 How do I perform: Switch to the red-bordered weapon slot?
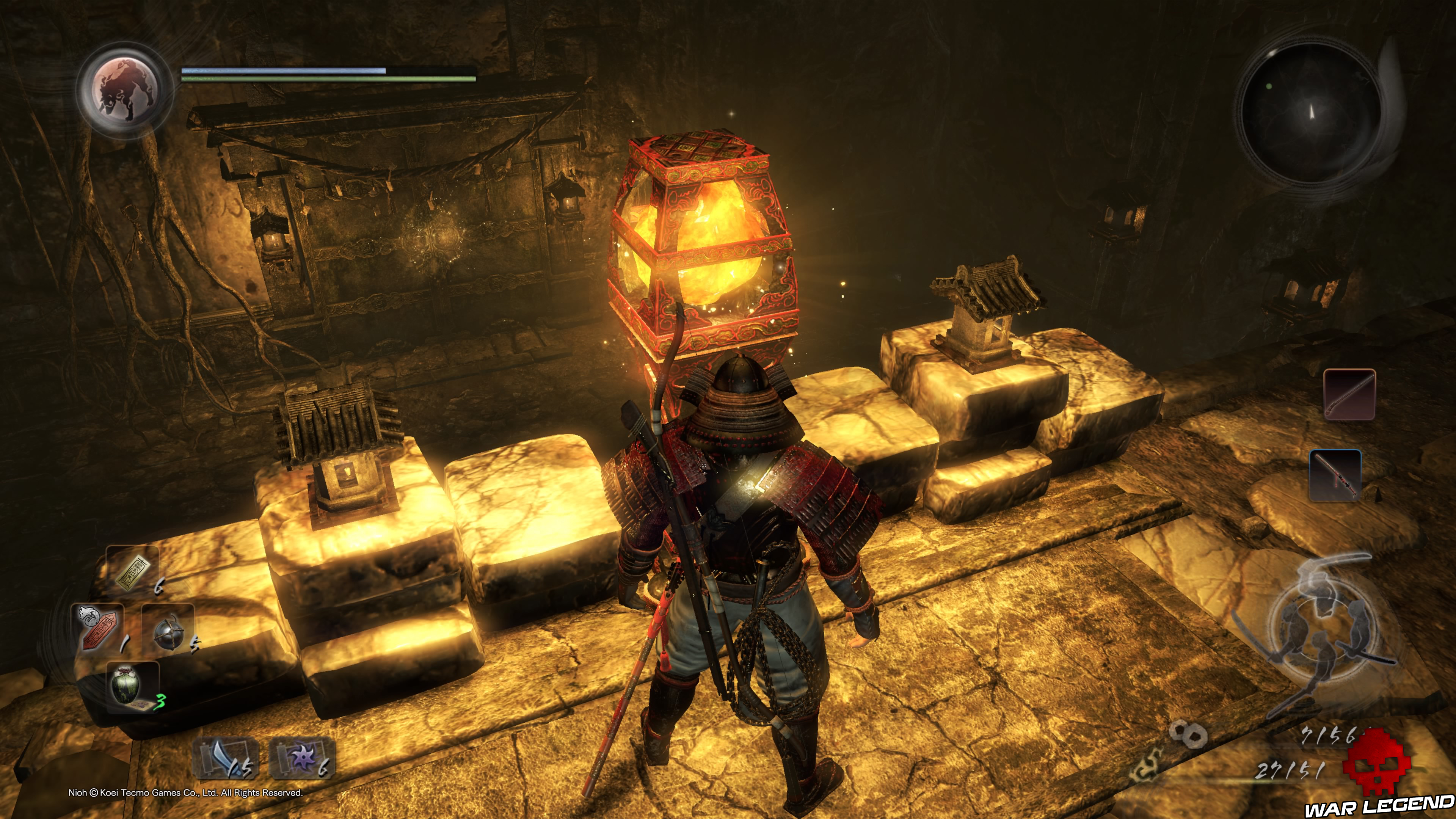[1349, 394]
